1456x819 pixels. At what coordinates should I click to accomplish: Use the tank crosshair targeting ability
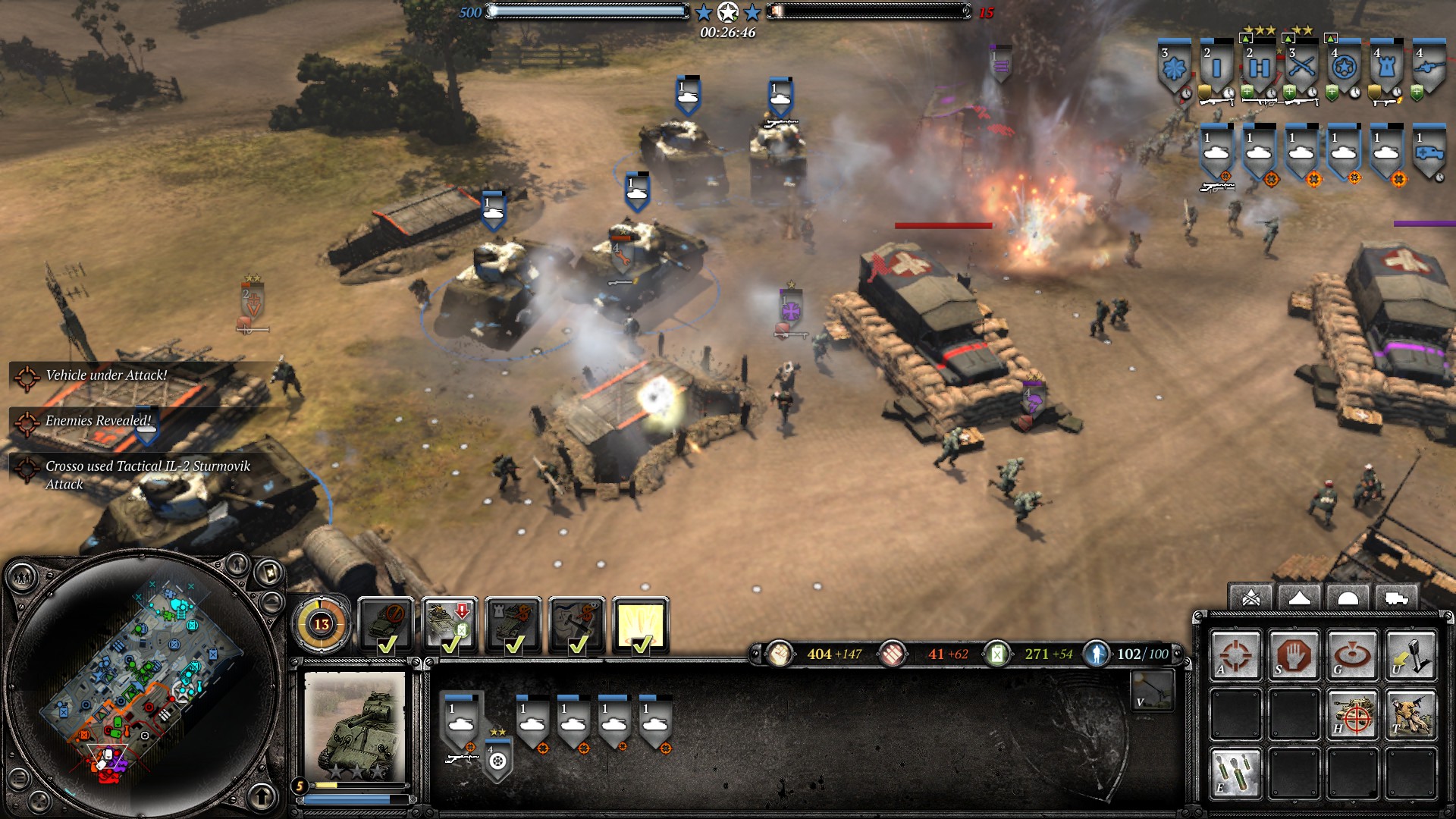coord(1352,714)
